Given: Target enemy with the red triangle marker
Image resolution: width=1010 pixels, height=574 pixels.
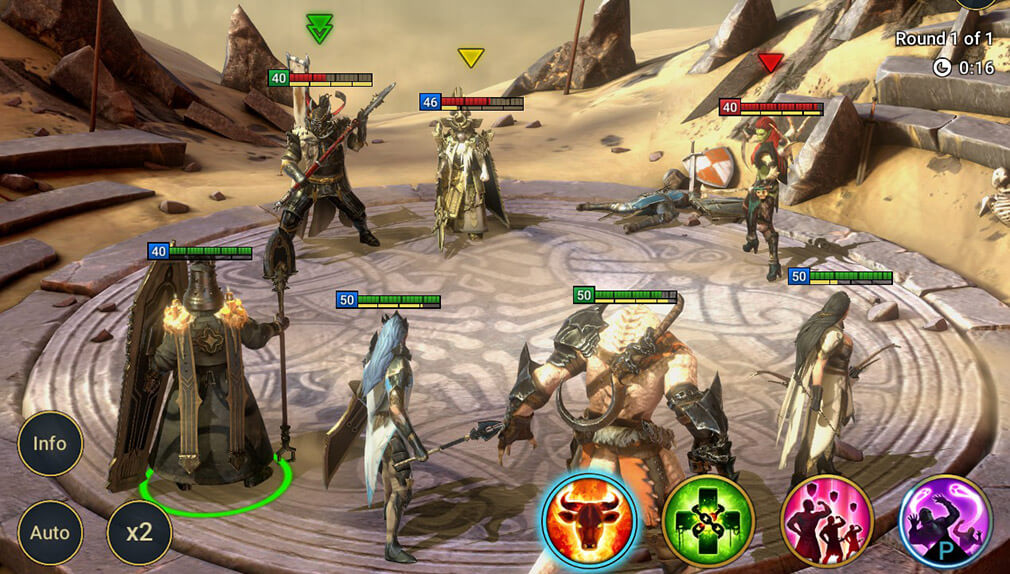Looking at the screenshot, I should (765, 190).
